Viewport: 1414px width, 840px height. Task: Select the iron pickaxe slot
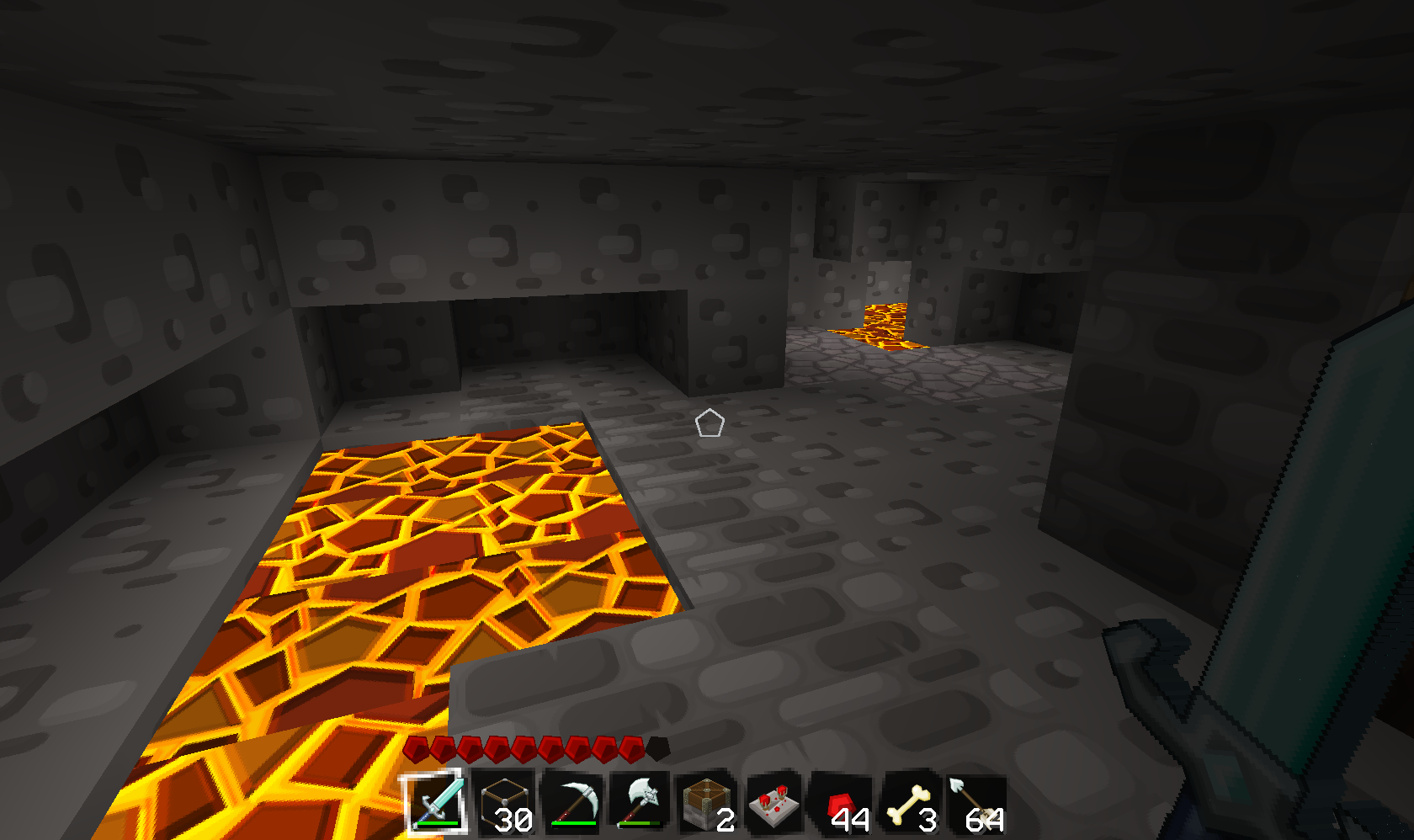click(x=571, y=804)
